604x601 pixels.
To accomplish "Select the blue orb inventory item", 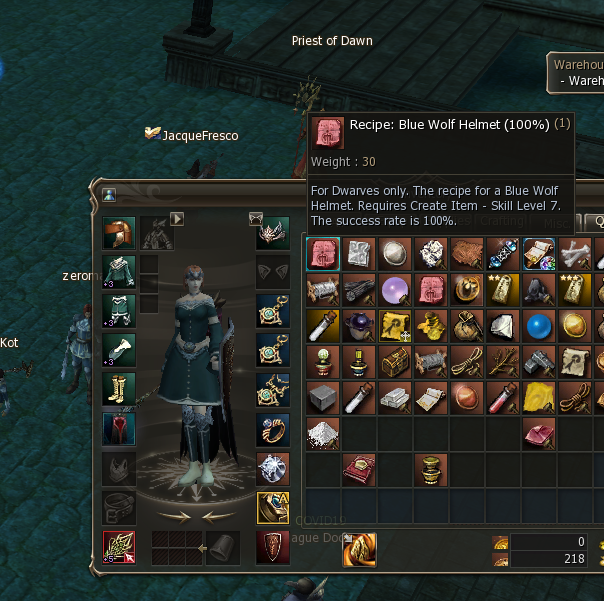I will pos(539,326).
